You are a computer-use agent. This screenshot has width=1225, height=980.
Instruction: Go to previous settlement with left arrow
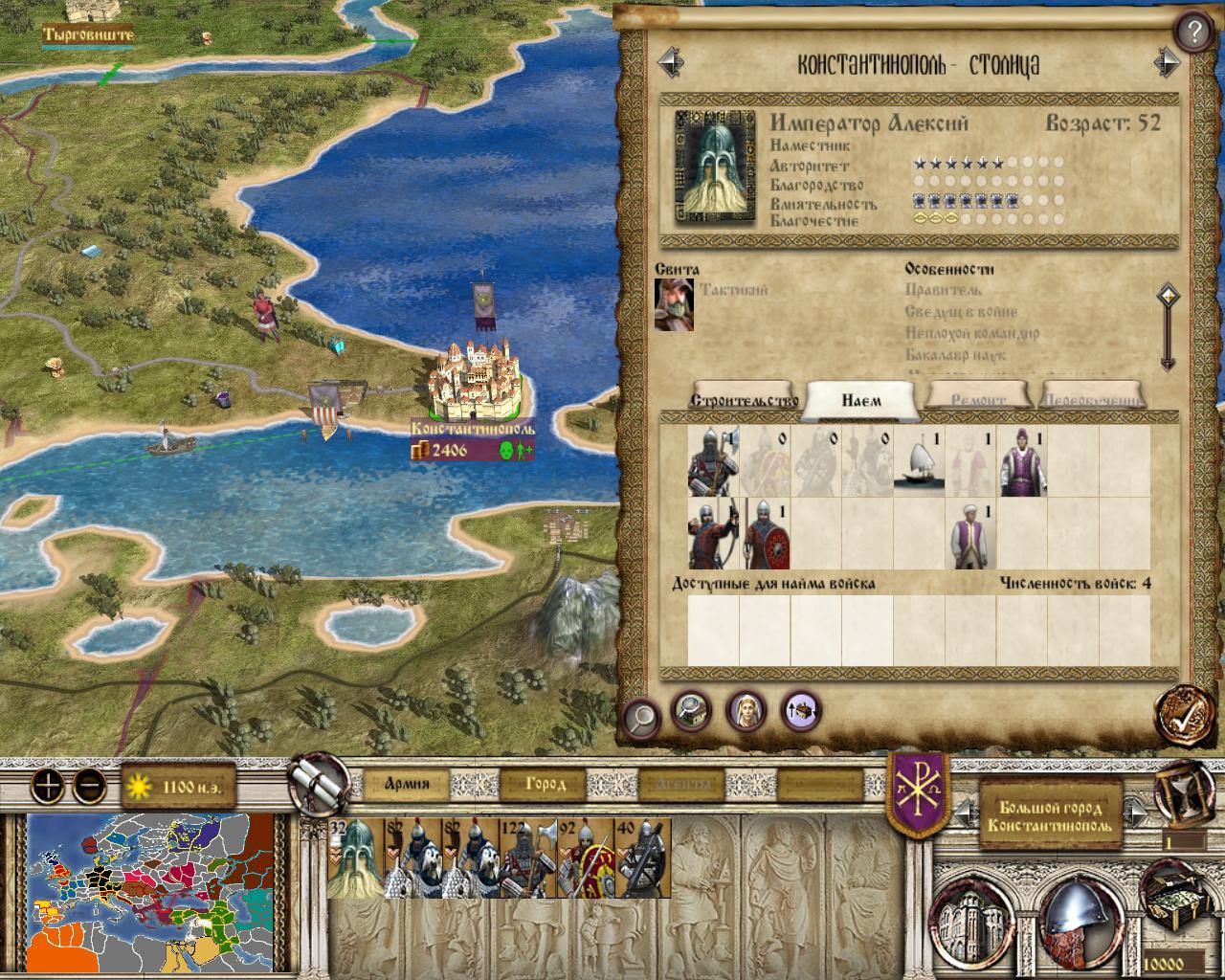click(x=671, y=64)
